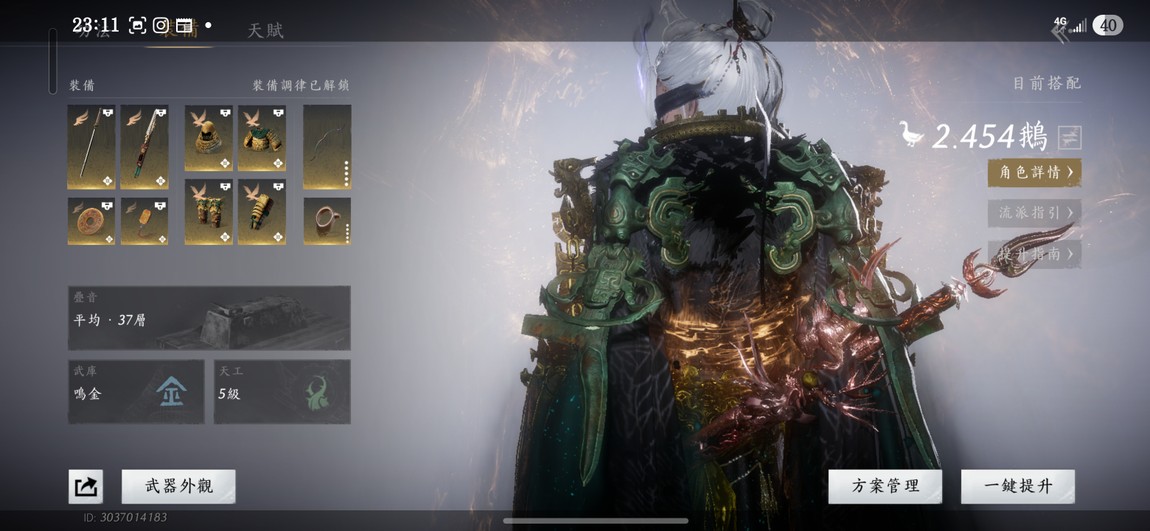
Task: Open the 武庫 鳴金 panel
Action: [x=136, y=391]
